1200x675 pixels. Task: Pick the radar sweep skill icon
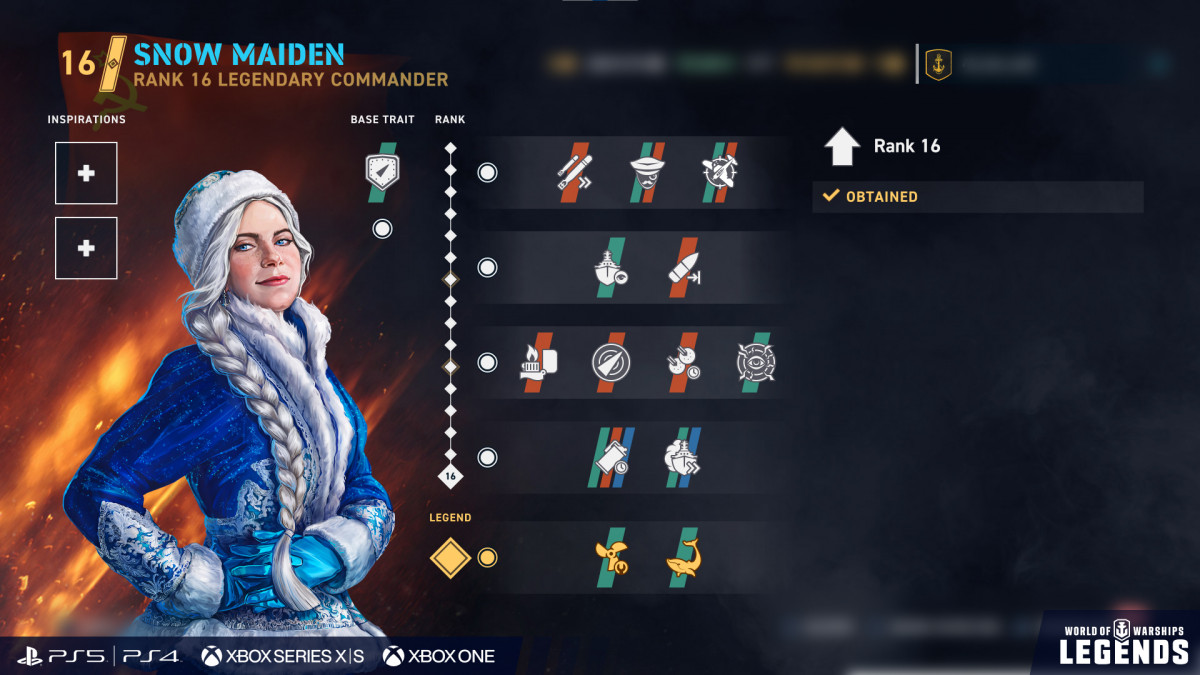pyautogui.click(x=610, y=362)
